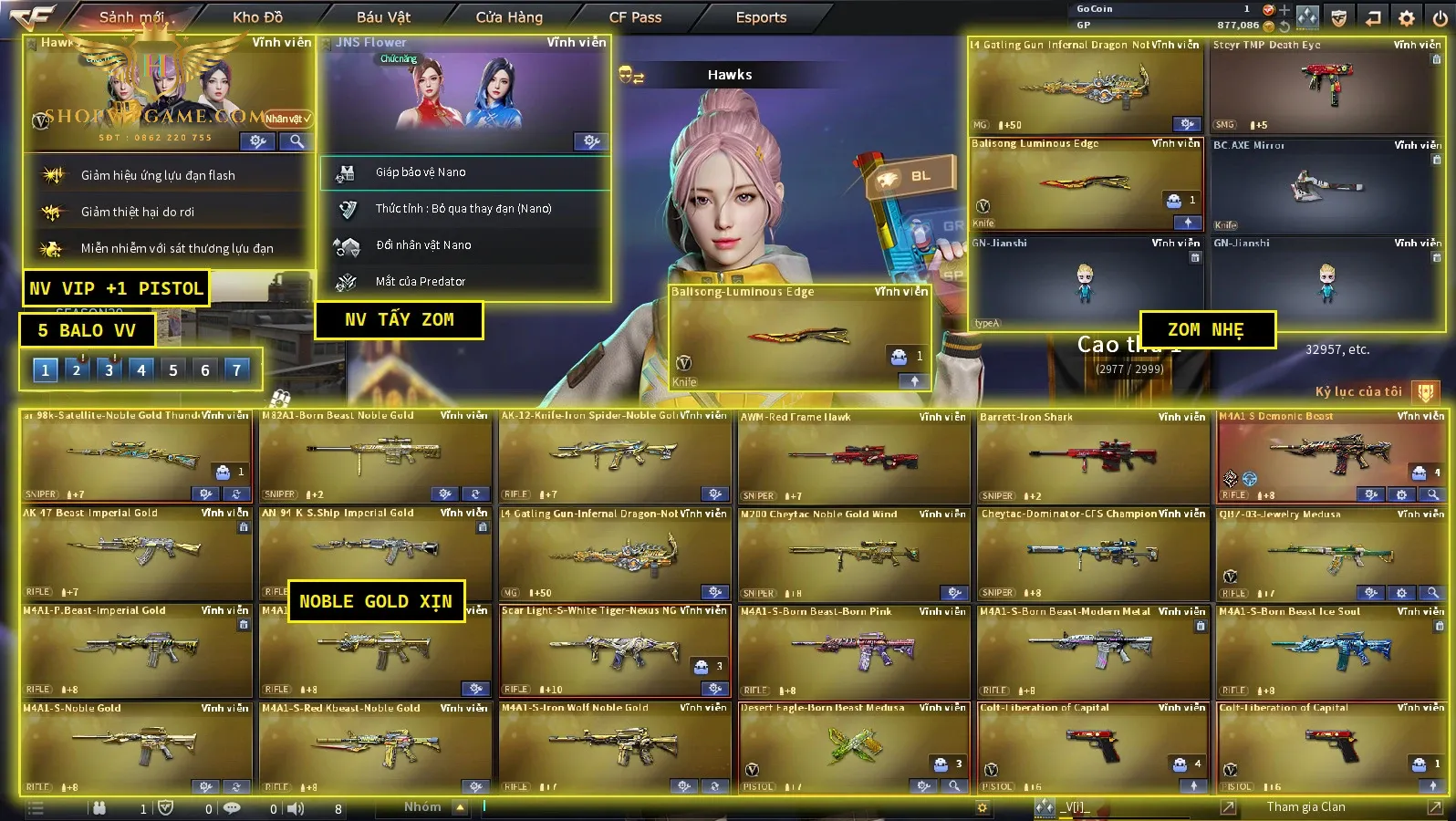Switch to the Báu Vật tab
This screenshot has width=1456, height=821.
click(383, 17)
